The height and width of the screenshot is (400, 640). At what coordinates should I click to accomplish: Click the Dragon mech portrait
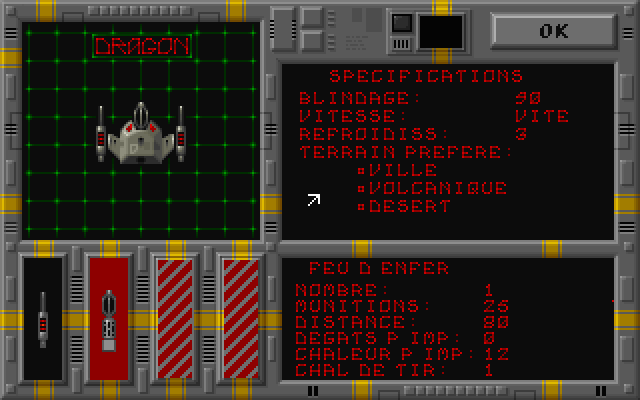[x=141, y=135]
